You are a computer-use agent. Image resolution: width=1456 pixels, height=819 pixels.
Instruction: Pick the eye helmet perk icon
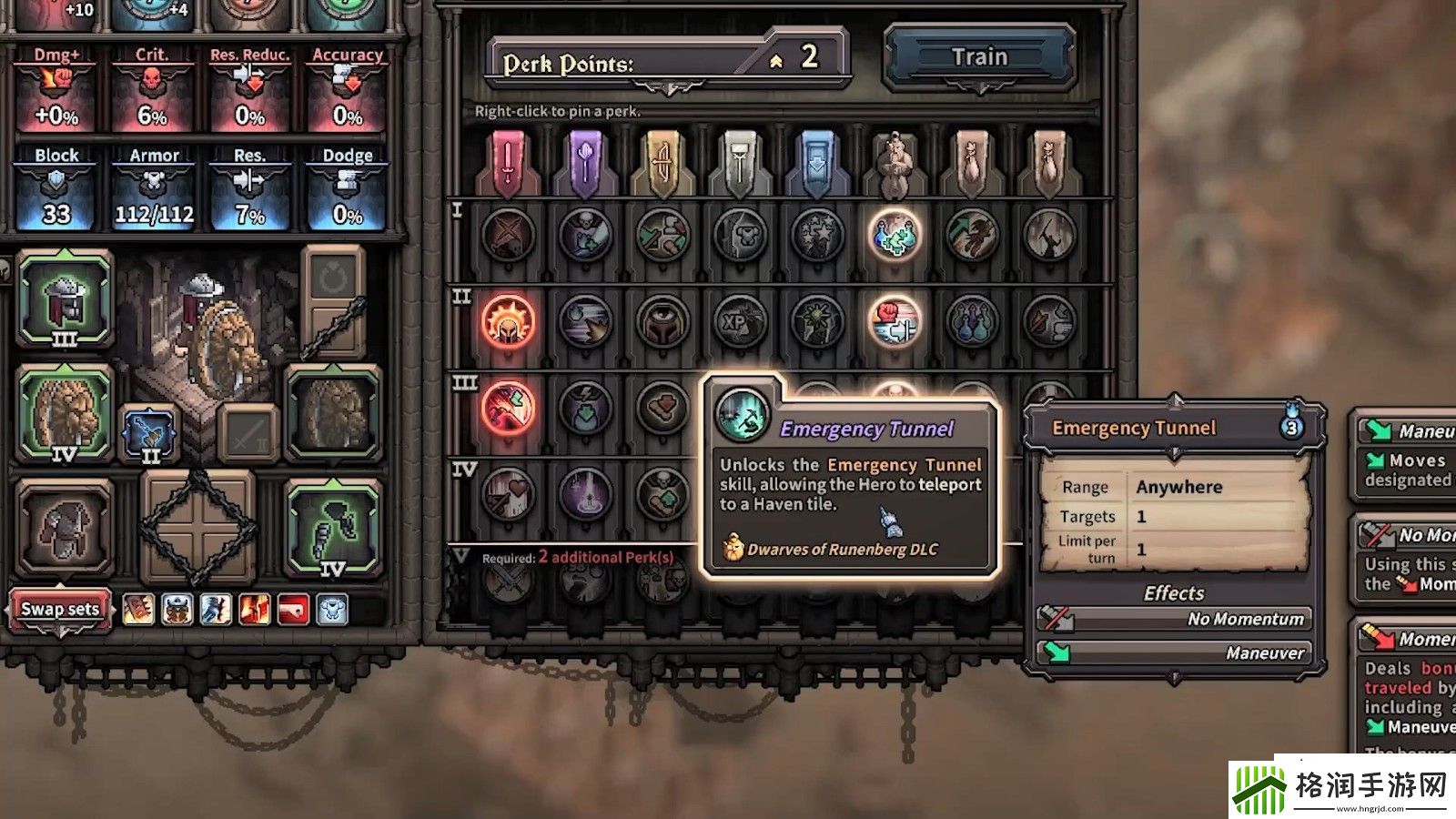662,322
